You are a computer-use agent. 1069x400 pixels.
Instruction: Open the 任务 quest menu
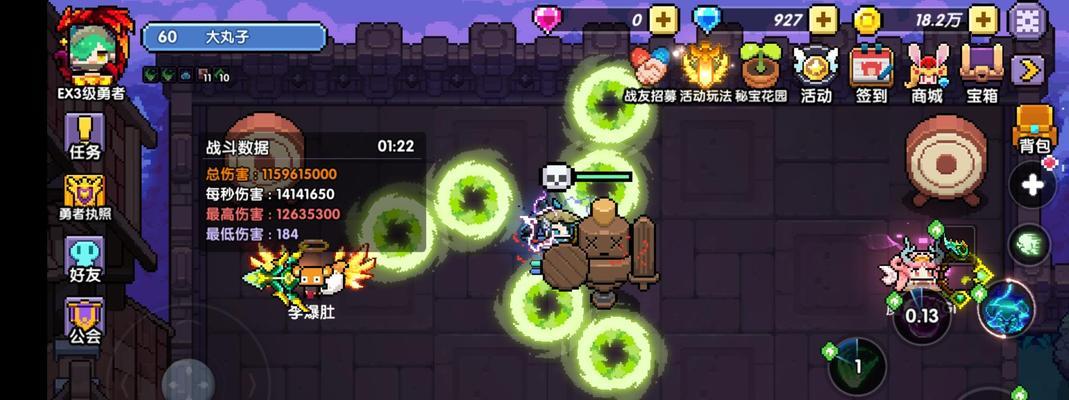[x=87, y=138]
